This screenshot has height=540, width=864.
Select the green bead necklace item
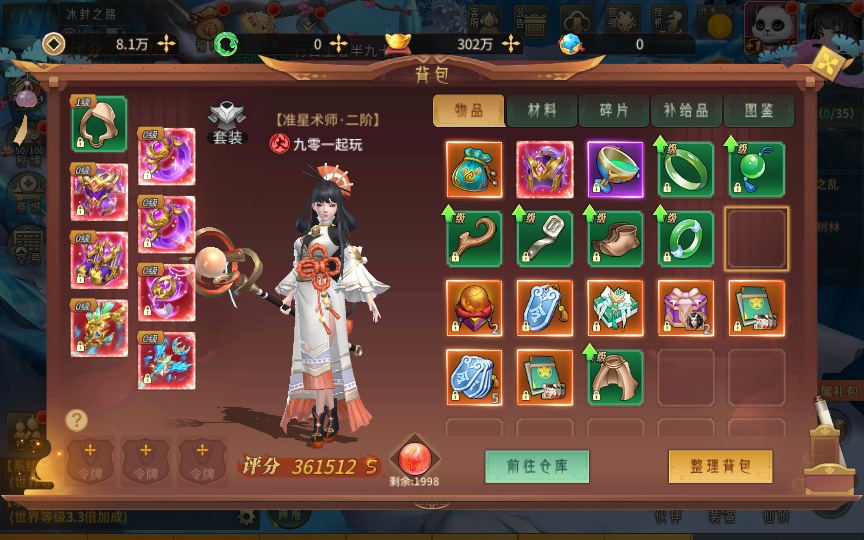pyautogui.click(x=756, y=170)
